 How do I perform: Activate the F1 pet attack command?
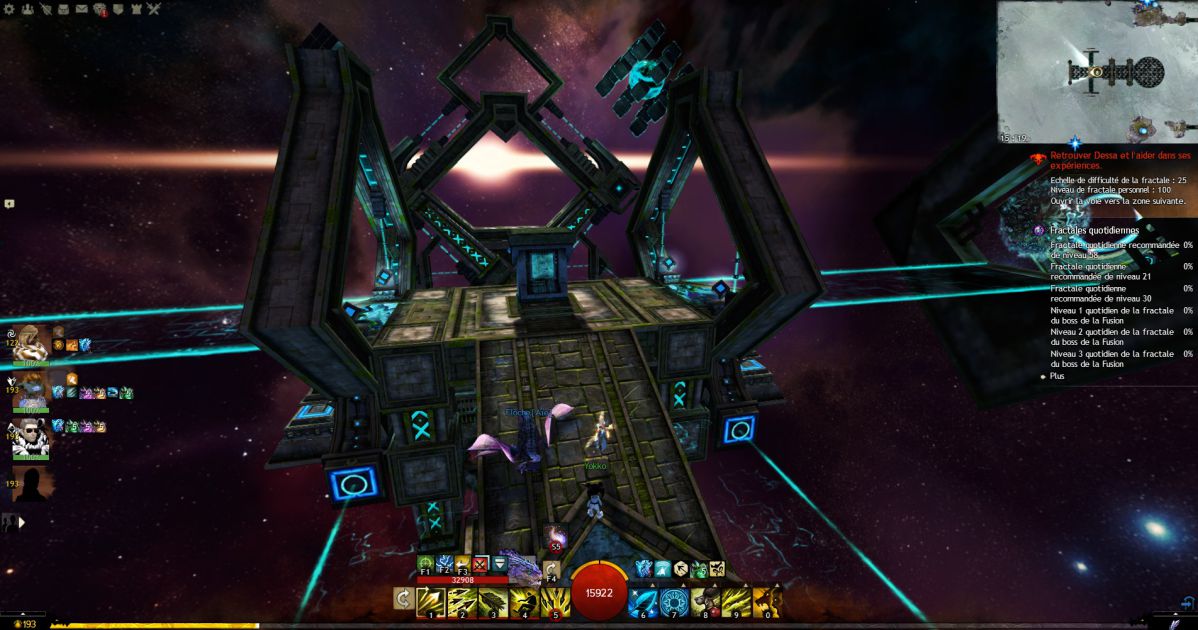426,566
